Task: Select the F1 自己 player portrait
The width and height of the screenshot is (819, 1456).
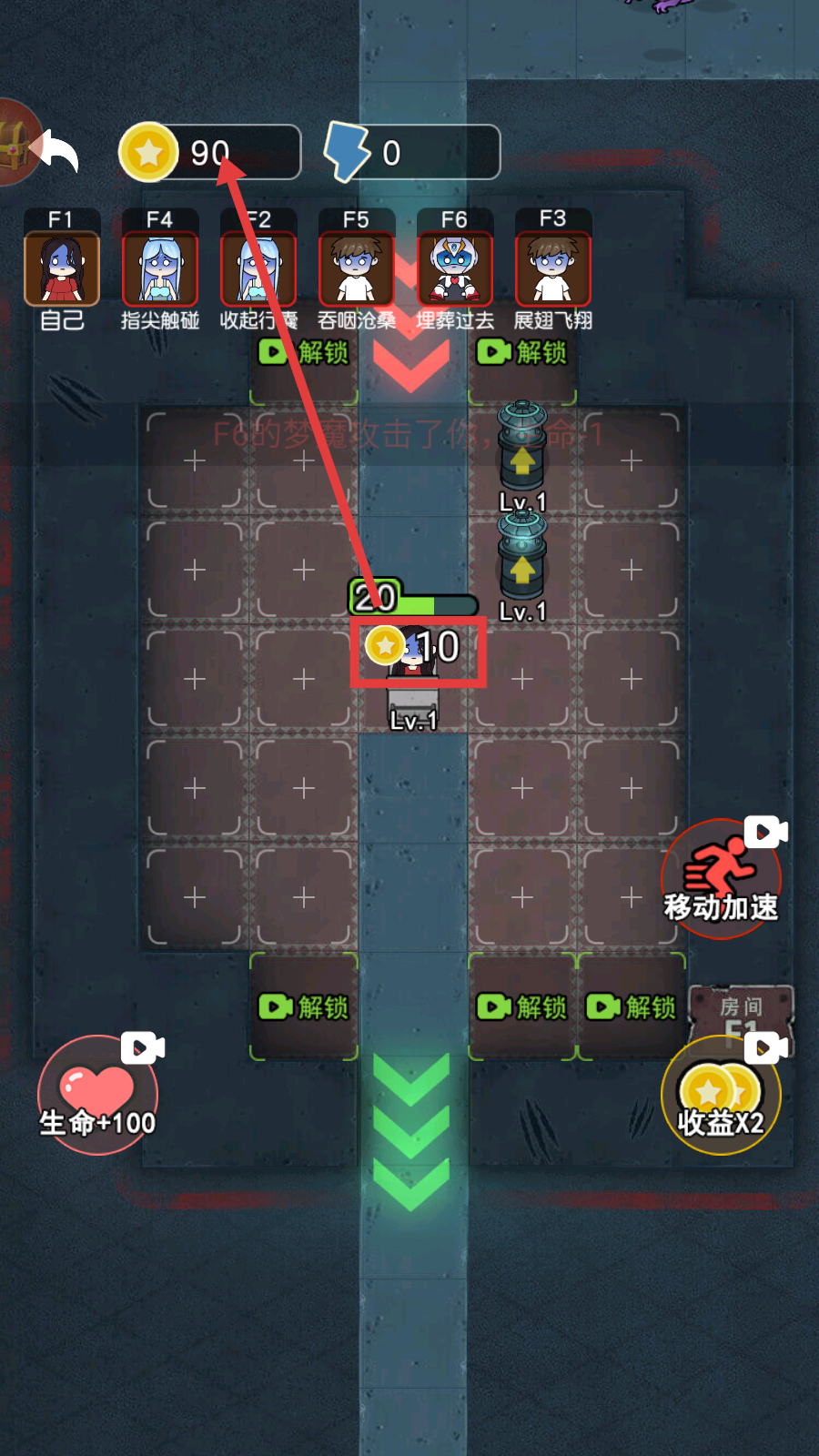Action: tap(62, 268)
